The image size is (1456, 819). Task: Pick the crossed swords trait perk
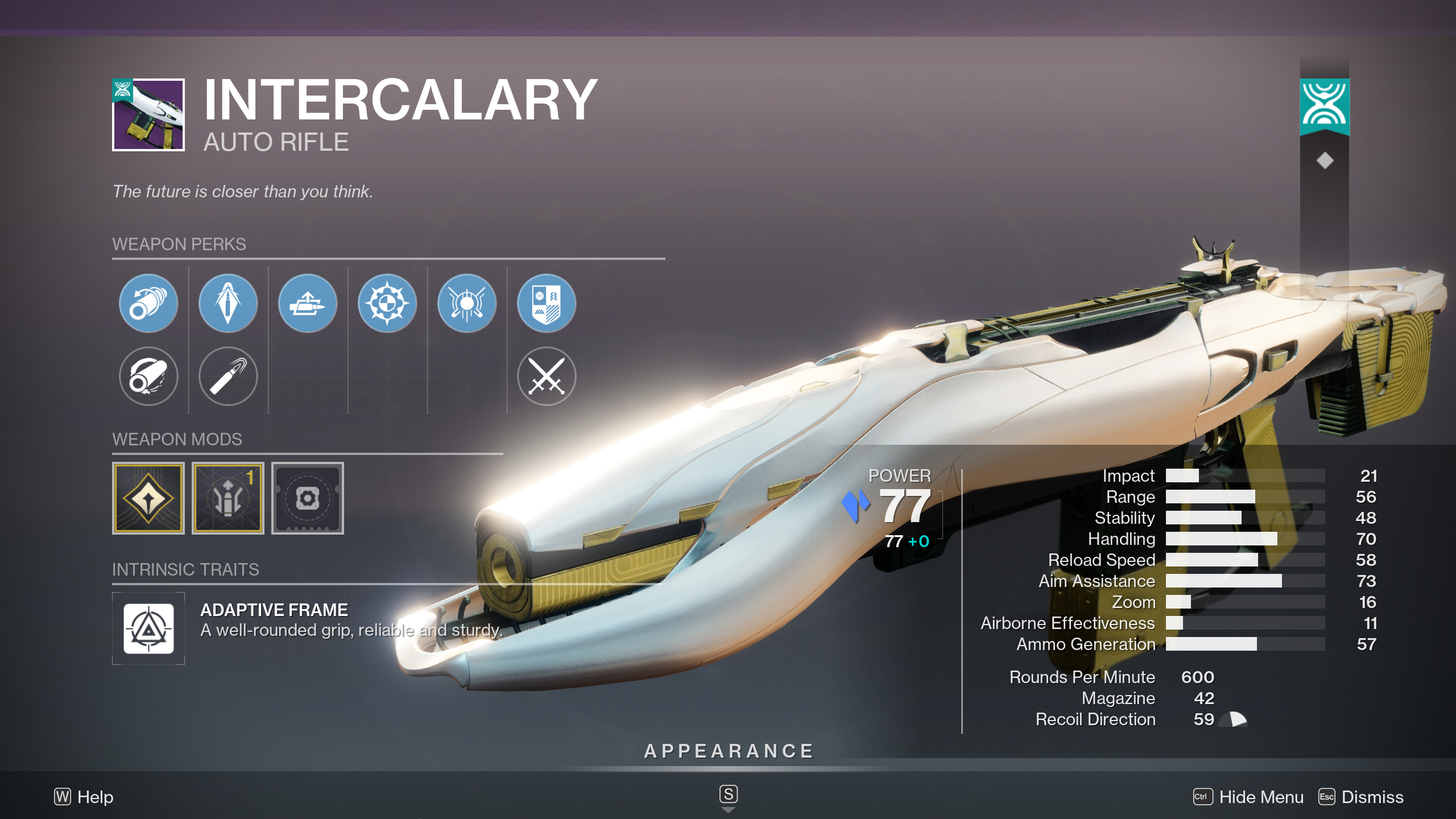click(546, 377)
